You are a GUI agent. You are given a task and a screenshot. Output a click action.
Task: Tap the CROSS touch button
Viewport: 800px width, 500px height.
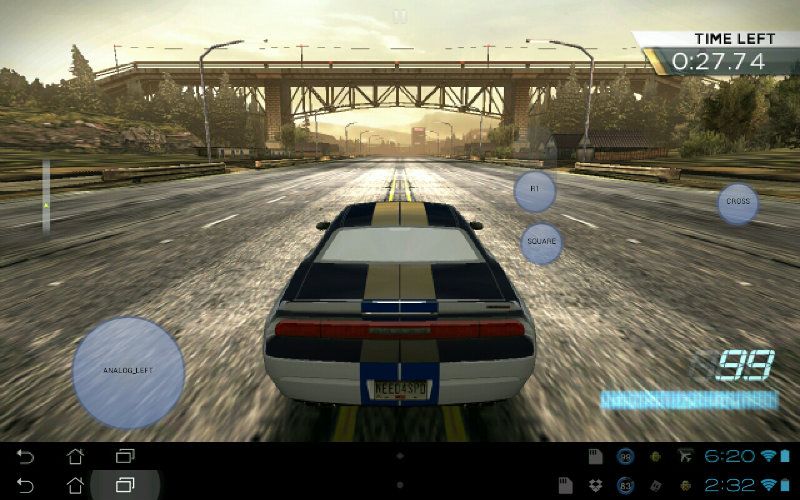point(738,203)
